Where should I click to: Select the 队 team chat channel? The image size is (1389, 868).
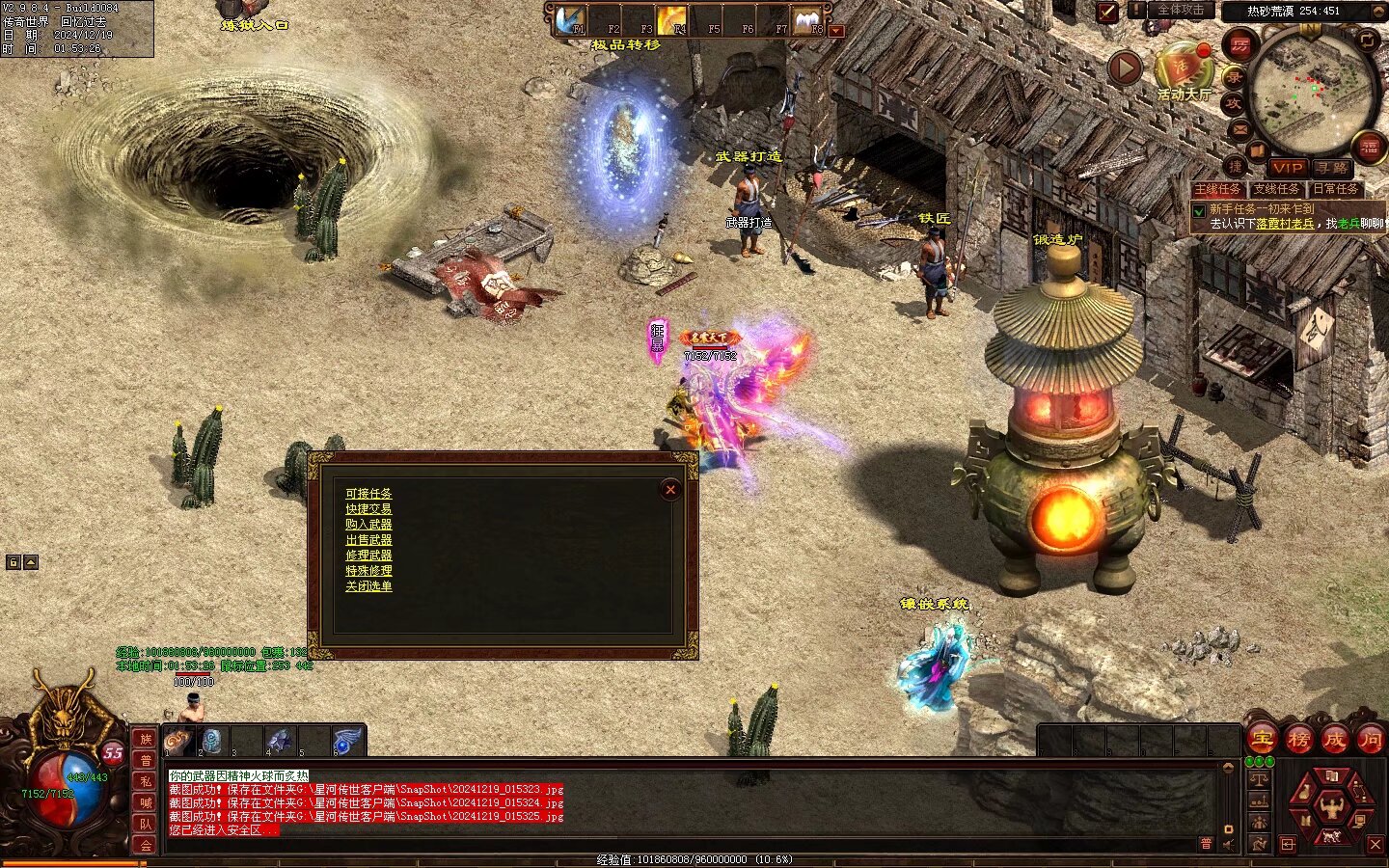pyautogui.click(x=146, y=824)
